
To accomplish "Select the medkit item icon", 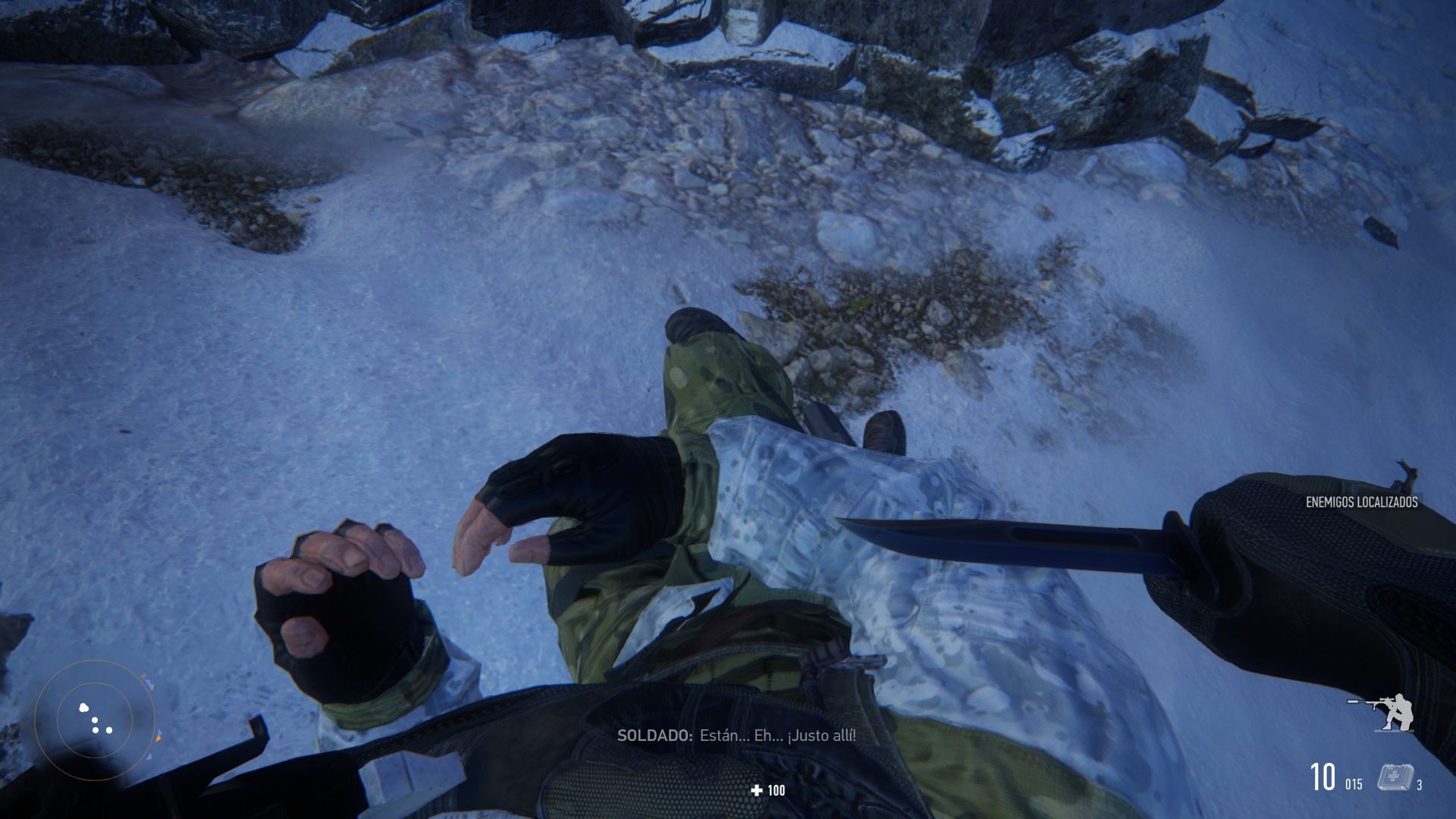I will [1395, 777].
